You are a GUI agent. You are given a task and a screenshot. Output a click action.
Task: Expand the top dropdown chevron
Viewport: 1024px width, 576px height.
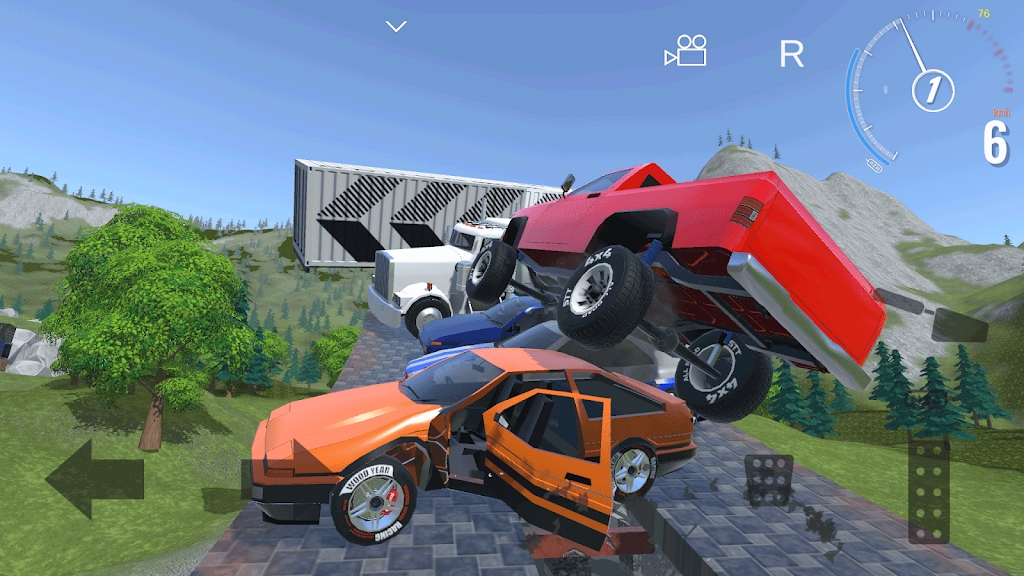[x=397, y=26]
